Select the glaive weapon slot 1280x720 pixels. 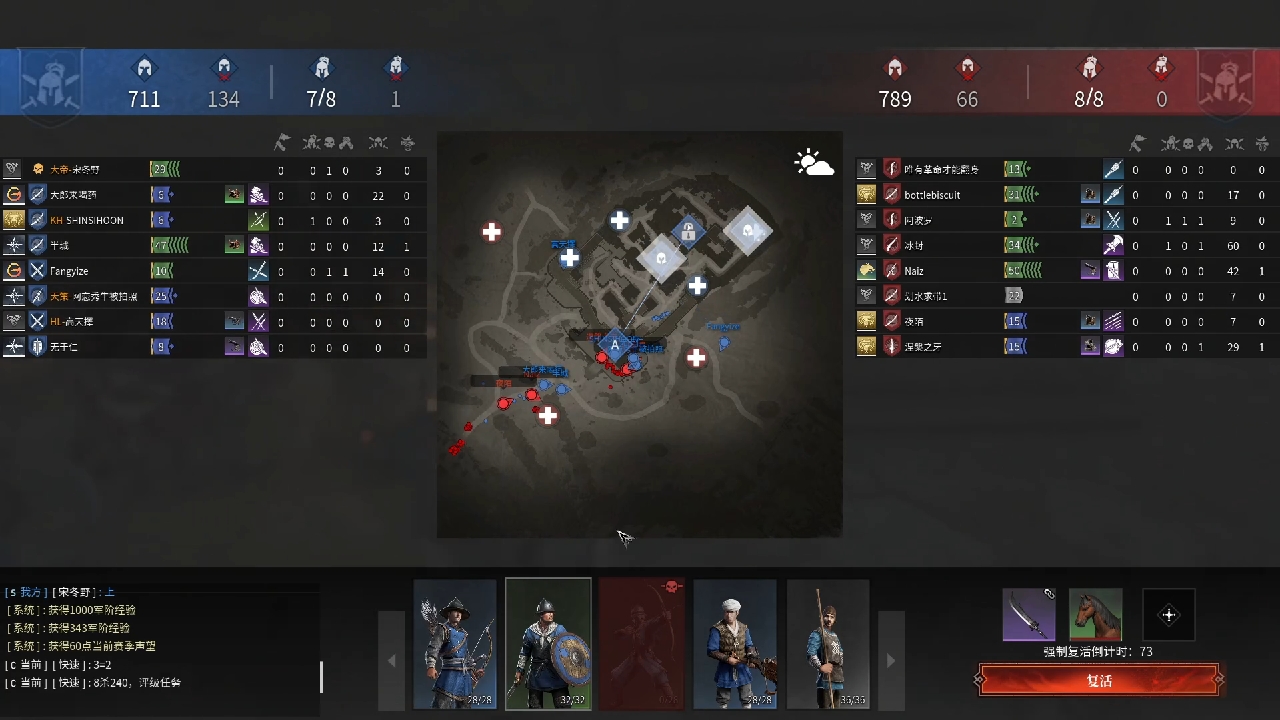[1029, 614]
